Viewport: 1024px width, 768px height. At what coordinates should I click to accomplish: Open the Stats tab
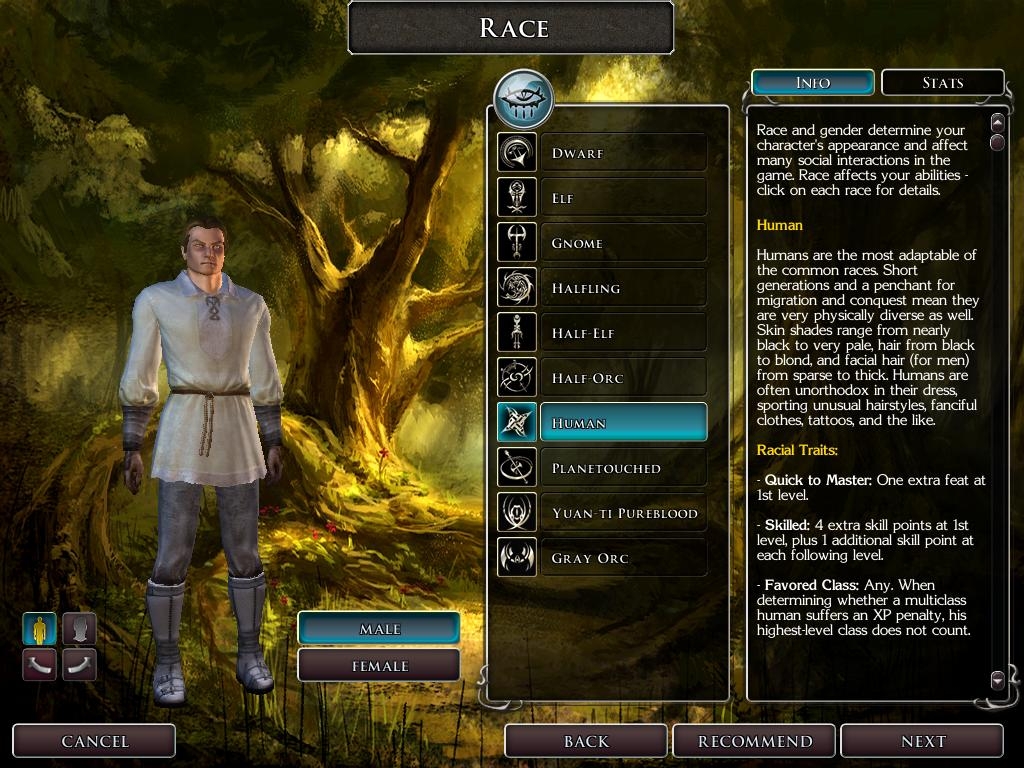(942, 83)
